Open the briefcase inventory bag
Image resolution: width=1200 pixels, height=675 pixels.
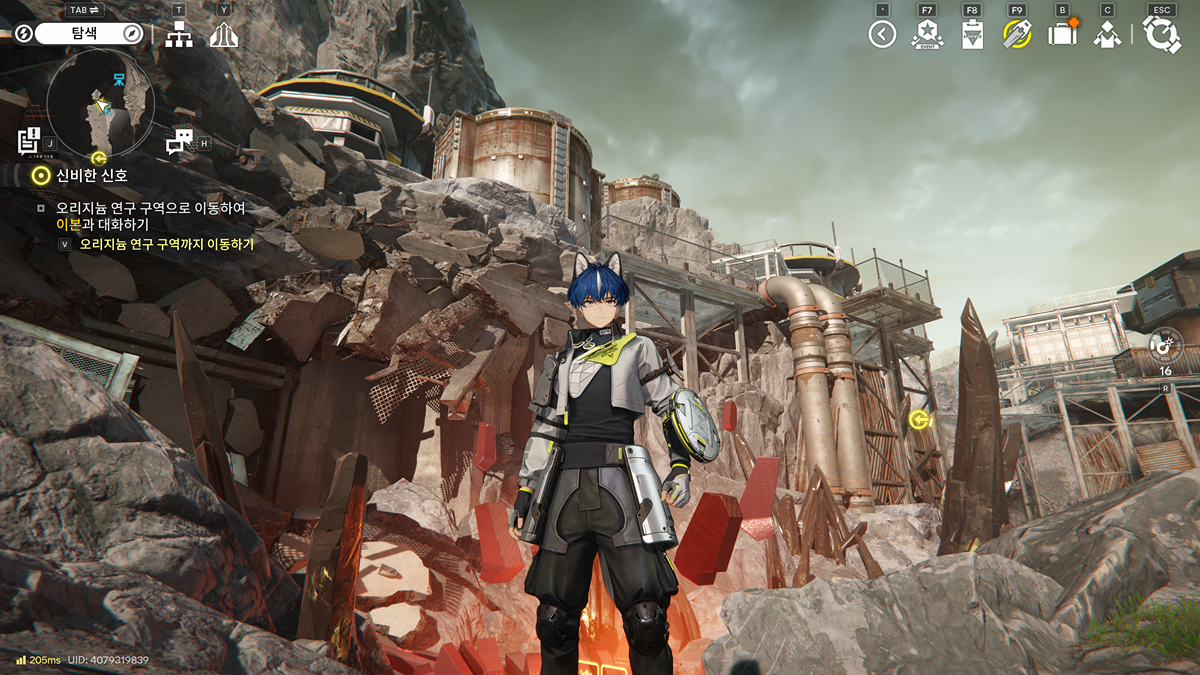tap(1062, 35)
